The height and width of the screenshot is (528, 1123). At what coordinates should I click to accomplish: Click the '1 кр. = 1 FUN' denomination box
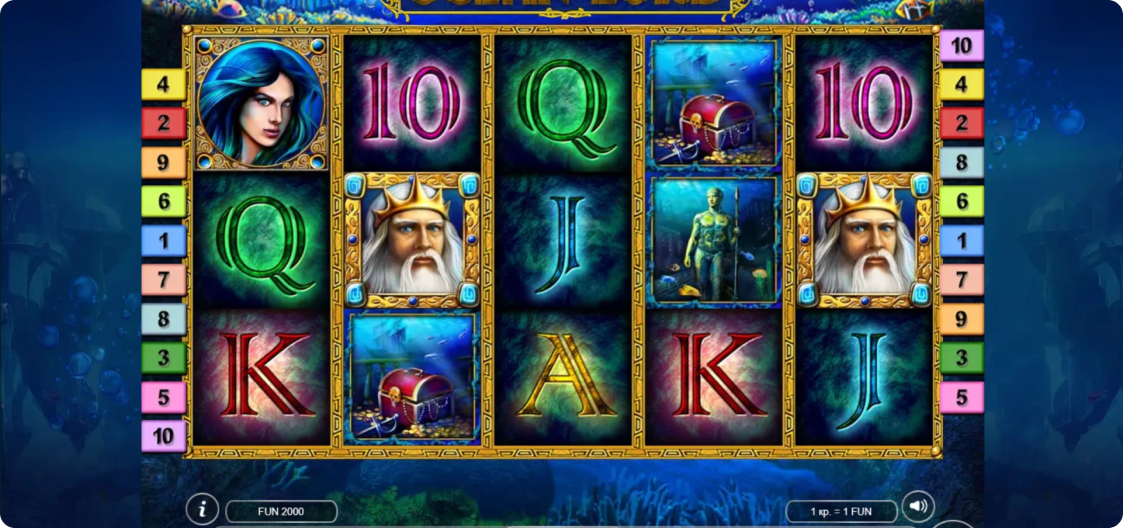pos(841,512)
